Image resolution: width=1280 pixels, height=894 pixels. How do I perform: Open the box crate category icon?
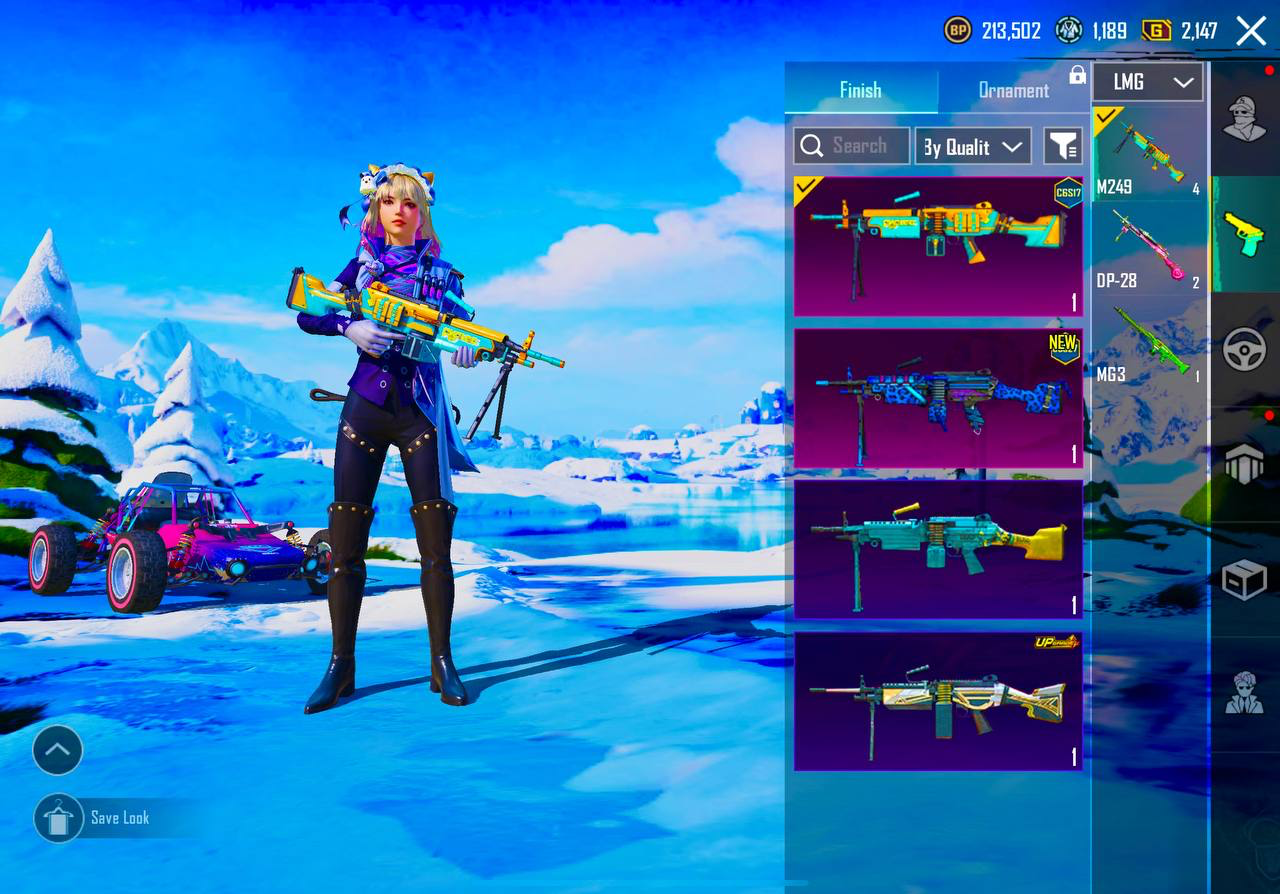tap(1244, 579)
